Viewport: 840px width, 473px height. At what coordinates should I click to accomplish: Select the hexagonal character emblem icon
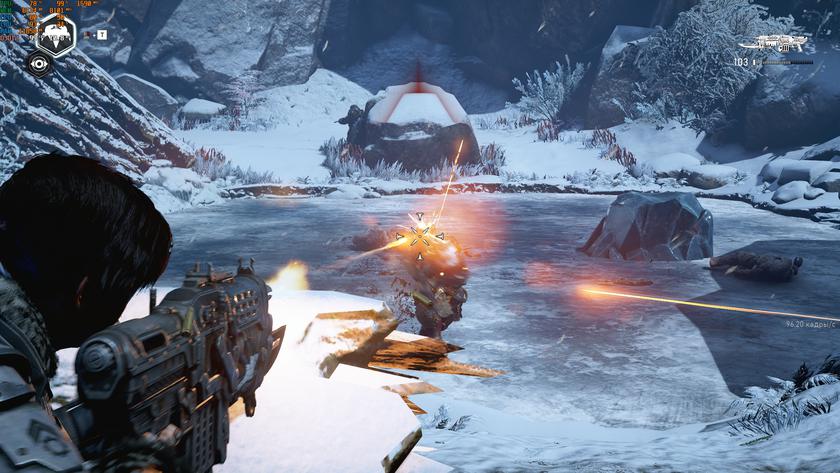(x=56, y=33)
